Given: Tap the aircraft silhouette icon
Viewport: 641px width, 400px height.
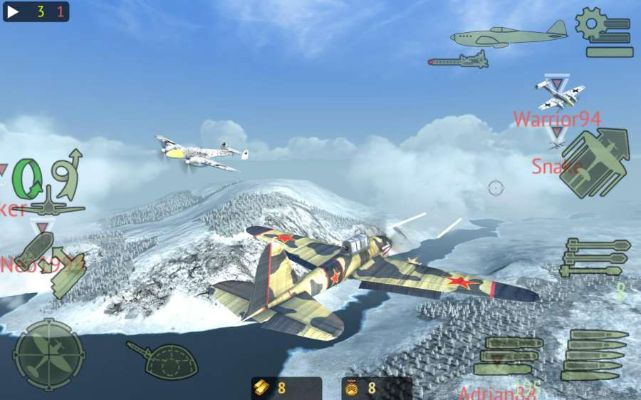Looking at the screenshot, I should 508,35.
